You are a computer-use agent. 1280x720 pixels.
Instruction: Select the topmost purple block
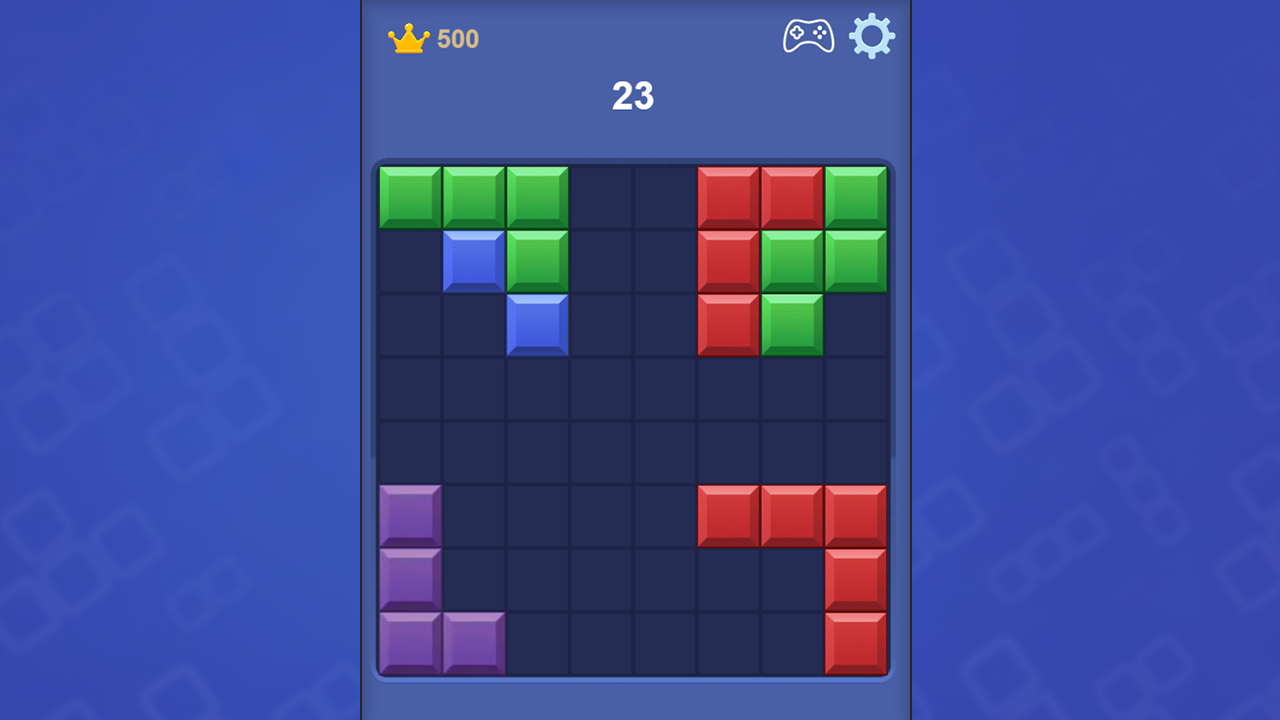point(409,514)
